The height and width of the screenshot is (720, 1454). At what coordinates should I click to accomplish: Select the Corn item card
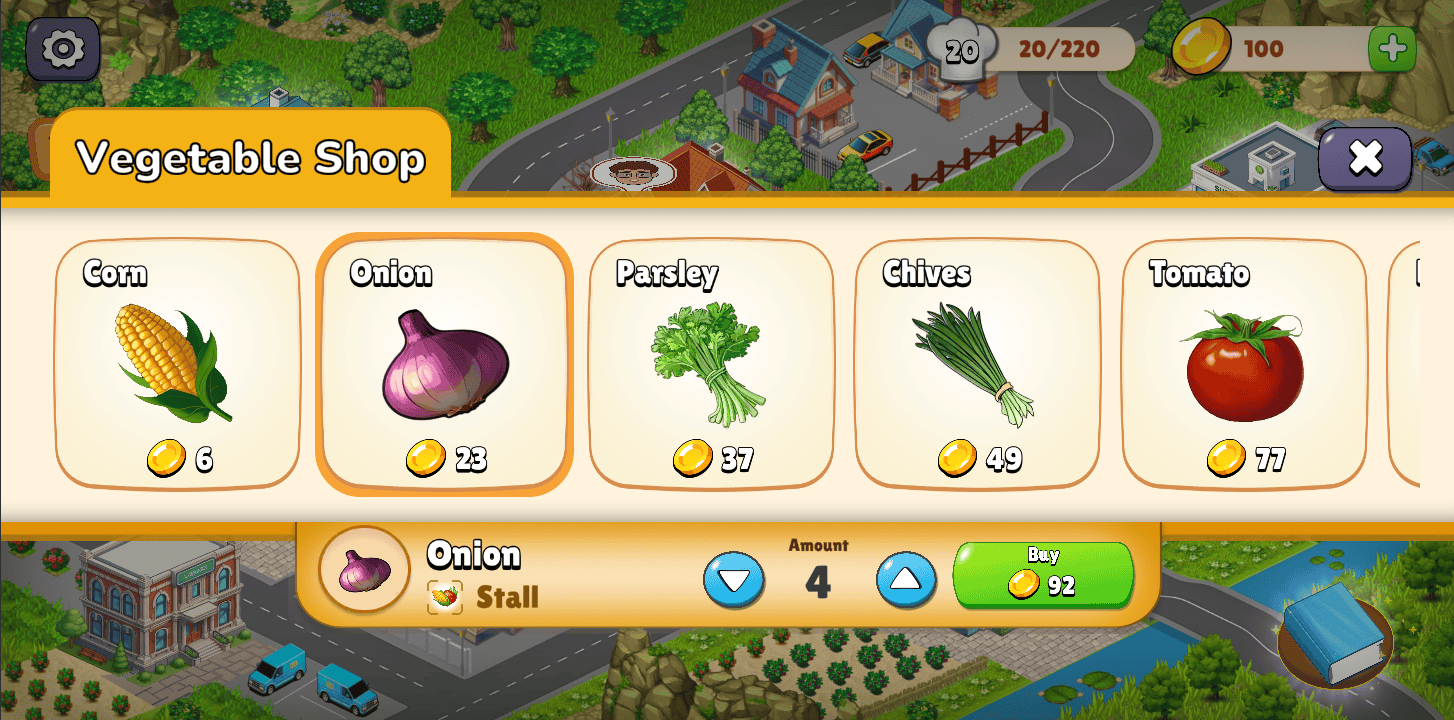(177, 364)
